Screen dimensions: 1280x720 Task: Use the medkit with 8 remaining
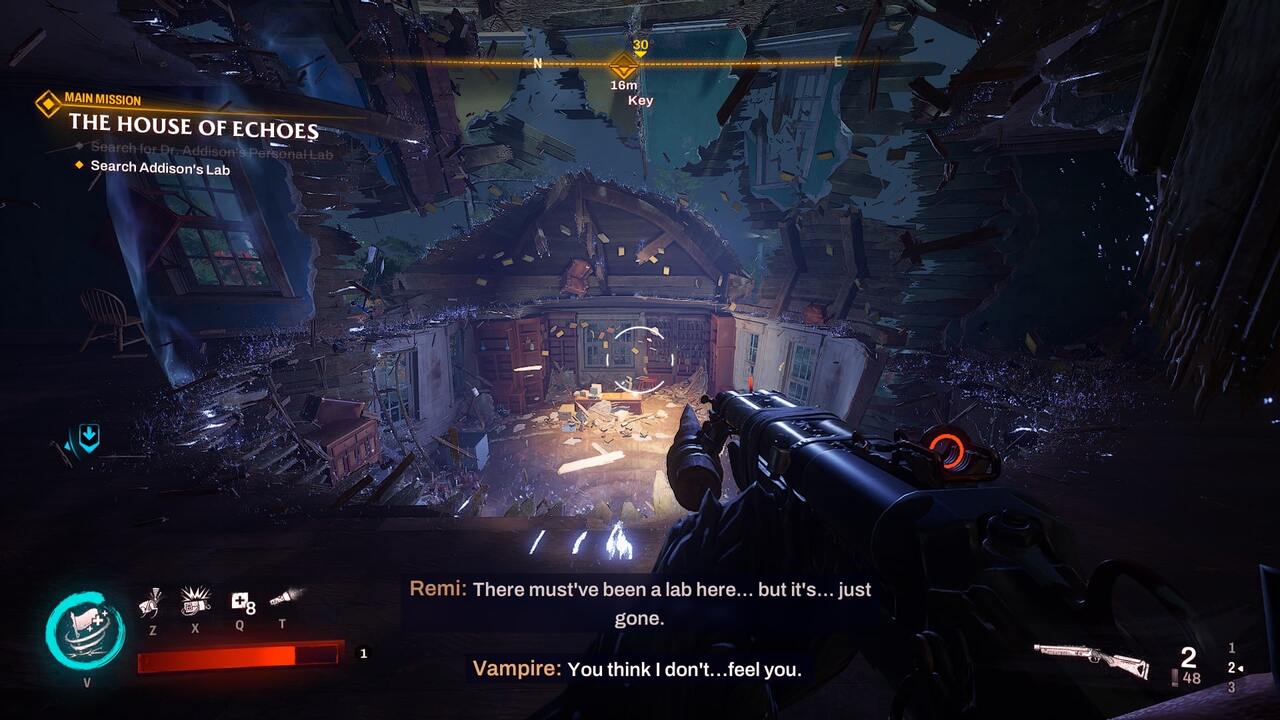point(242,602)
